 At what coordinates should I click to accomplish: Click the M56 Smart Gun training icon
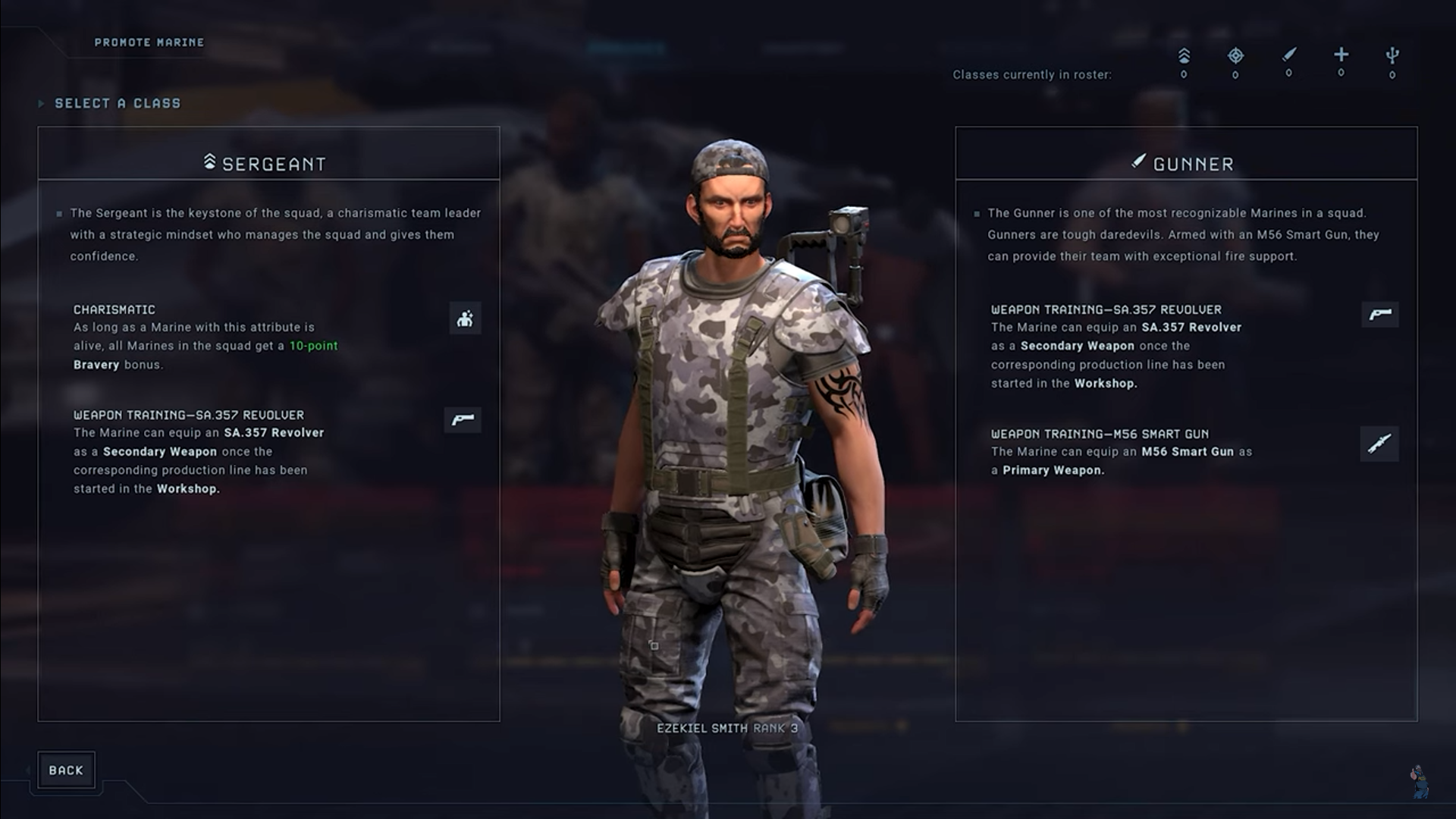[1379, 444]
